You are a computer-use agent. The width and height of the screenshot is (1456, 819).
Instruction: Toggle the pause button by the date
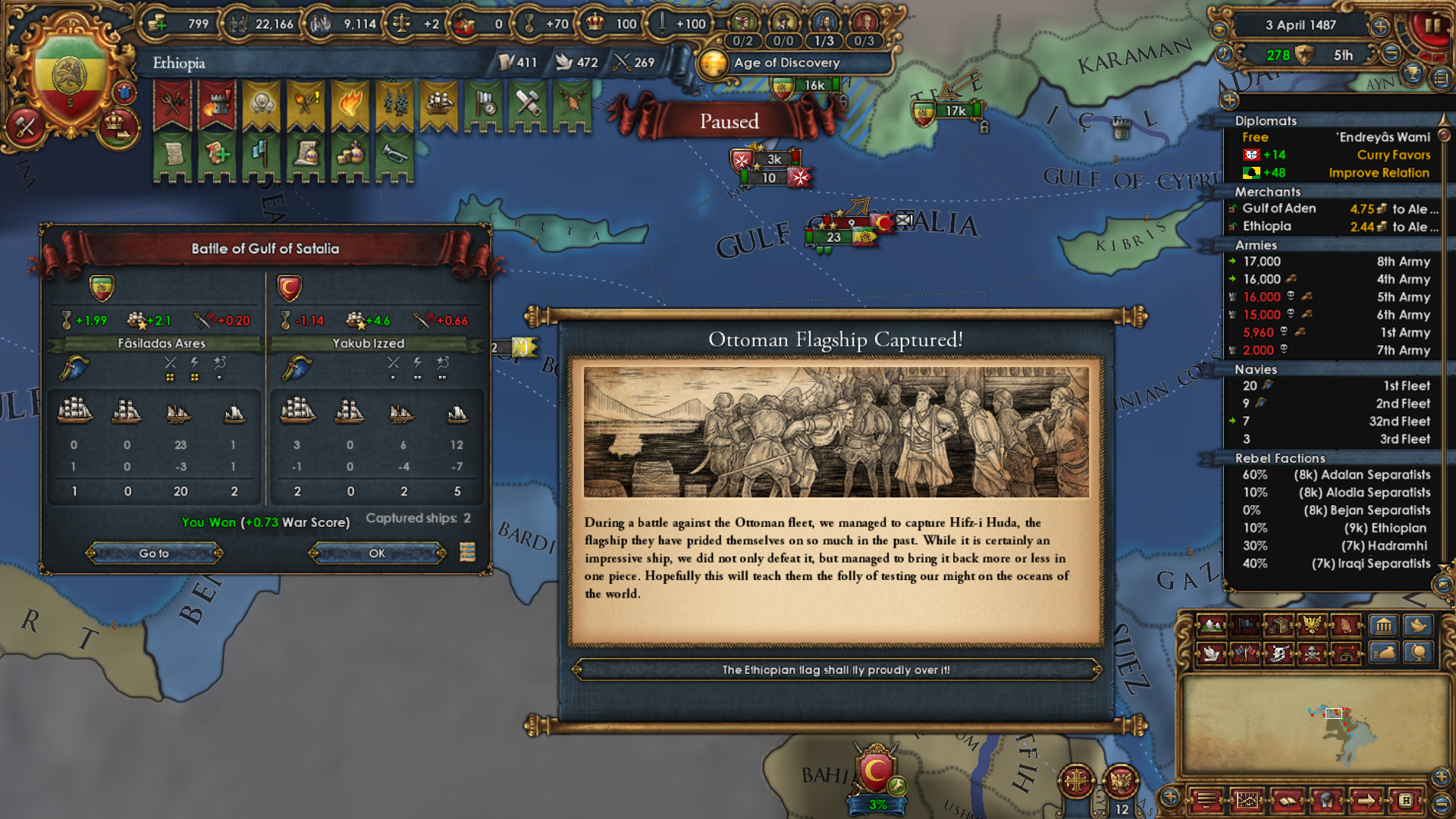[x=1431, y=26]
